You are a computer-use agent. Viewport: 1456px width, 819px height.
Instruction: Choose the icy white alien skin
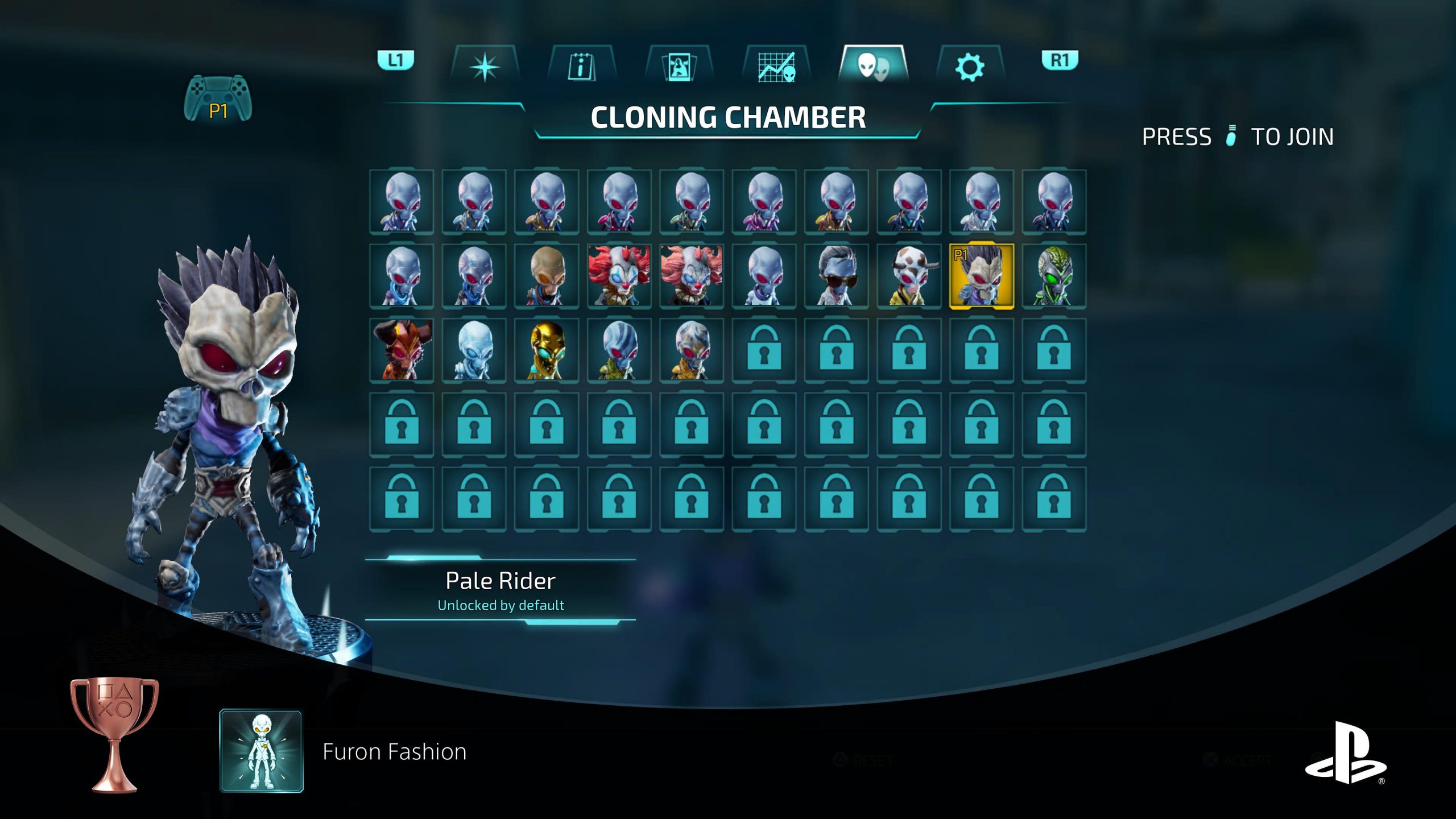(474, 350)
